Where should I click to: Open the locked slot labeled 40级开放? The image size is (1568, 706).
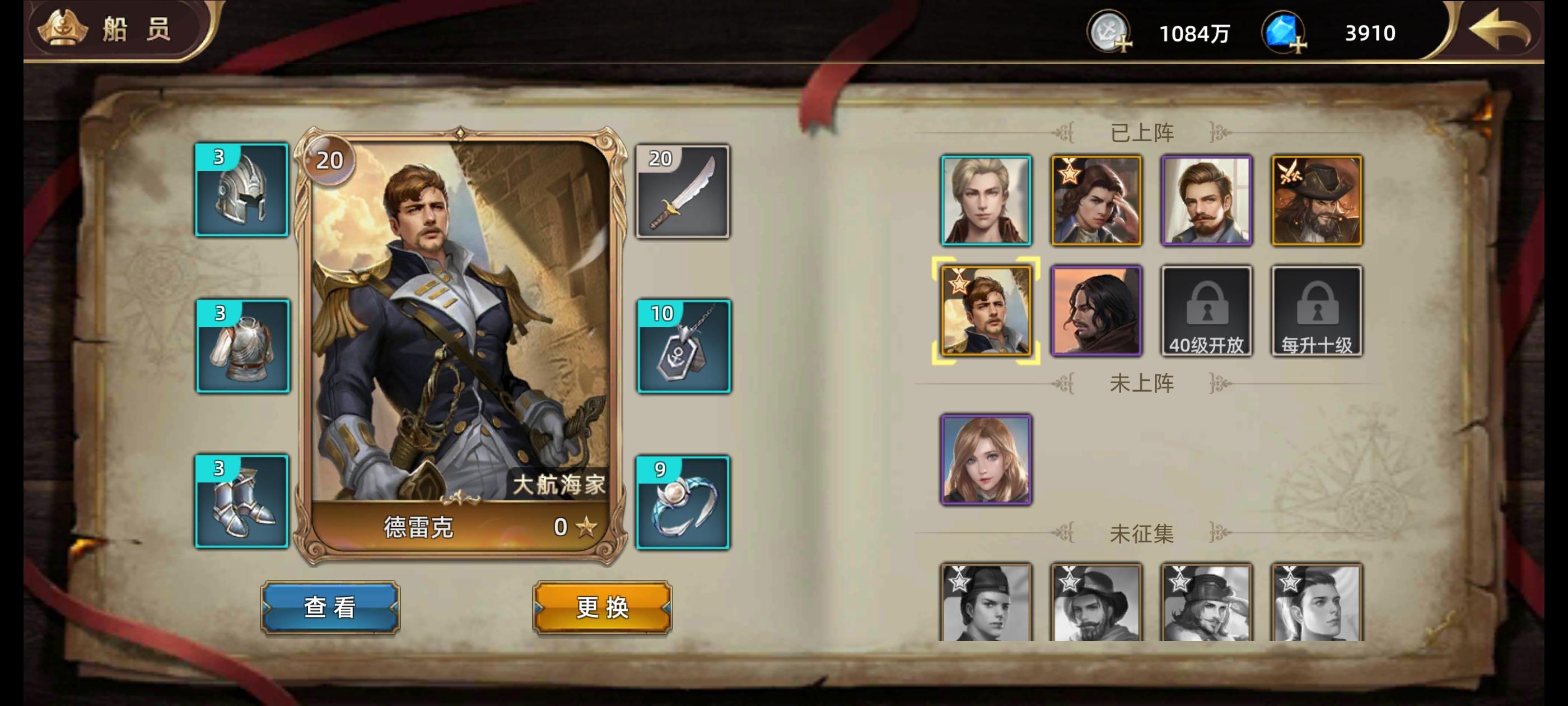click(1207, 310)
